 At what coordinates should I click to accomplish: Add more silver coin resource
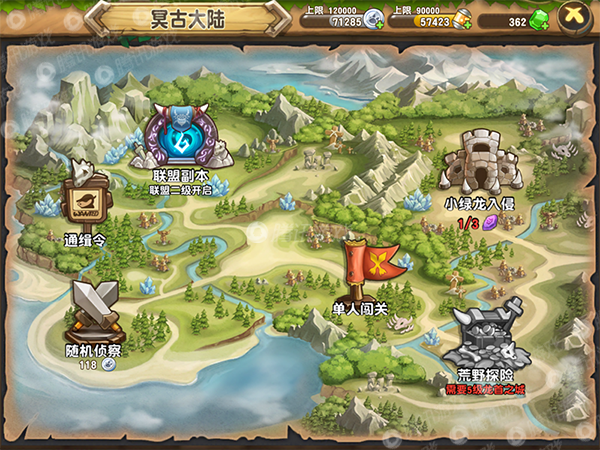(x=374, y=19)
